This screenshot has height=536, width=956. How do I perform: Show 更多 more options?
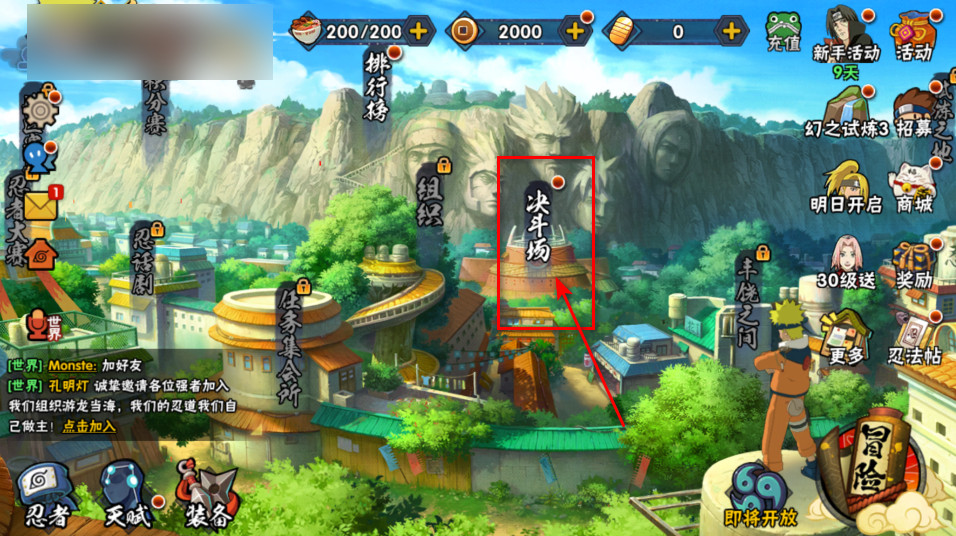point(846,337)
